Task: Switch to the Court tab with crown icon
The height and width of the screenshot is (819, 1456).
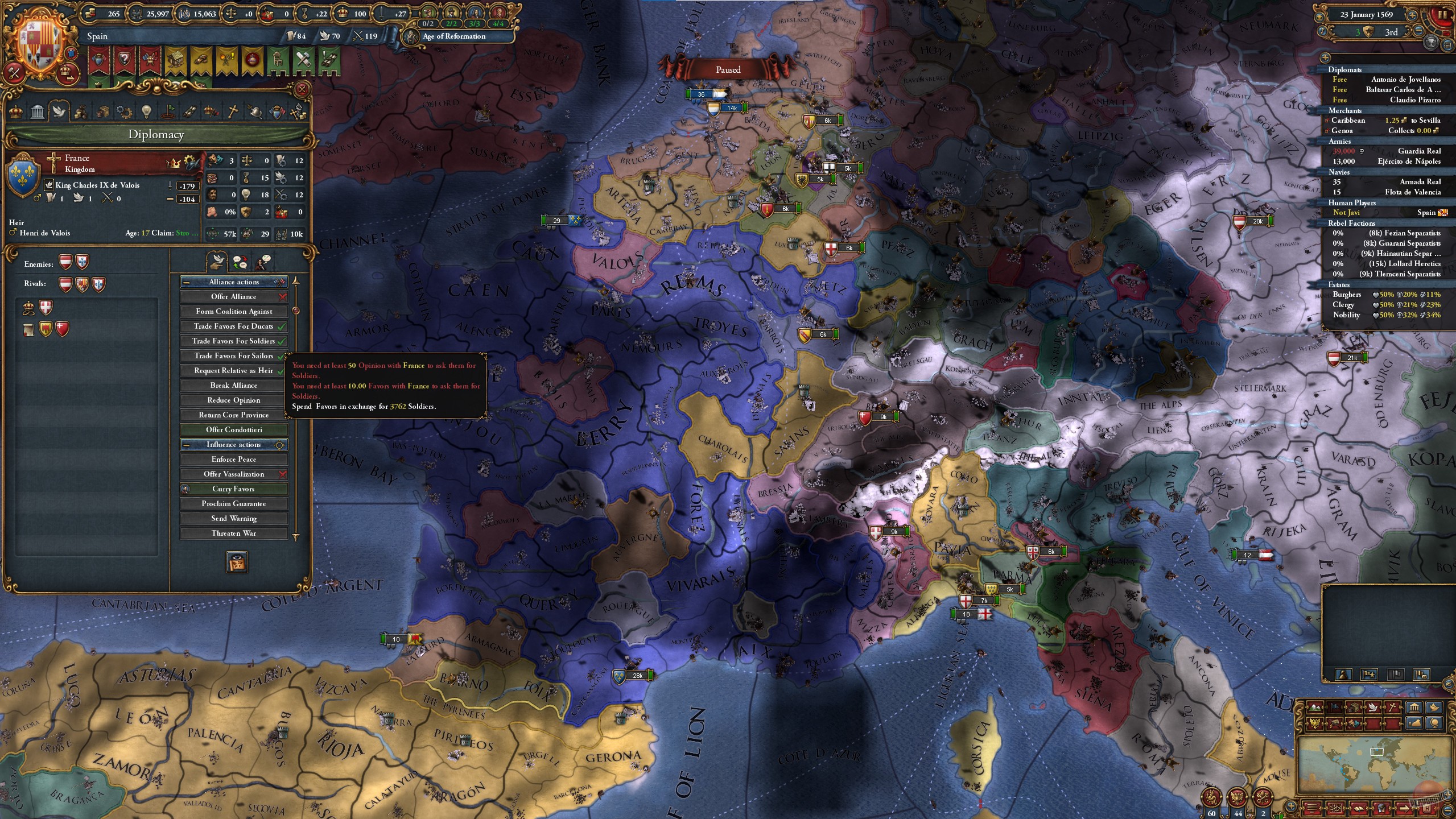Action: pyautogui.click(x=15, y=111)
